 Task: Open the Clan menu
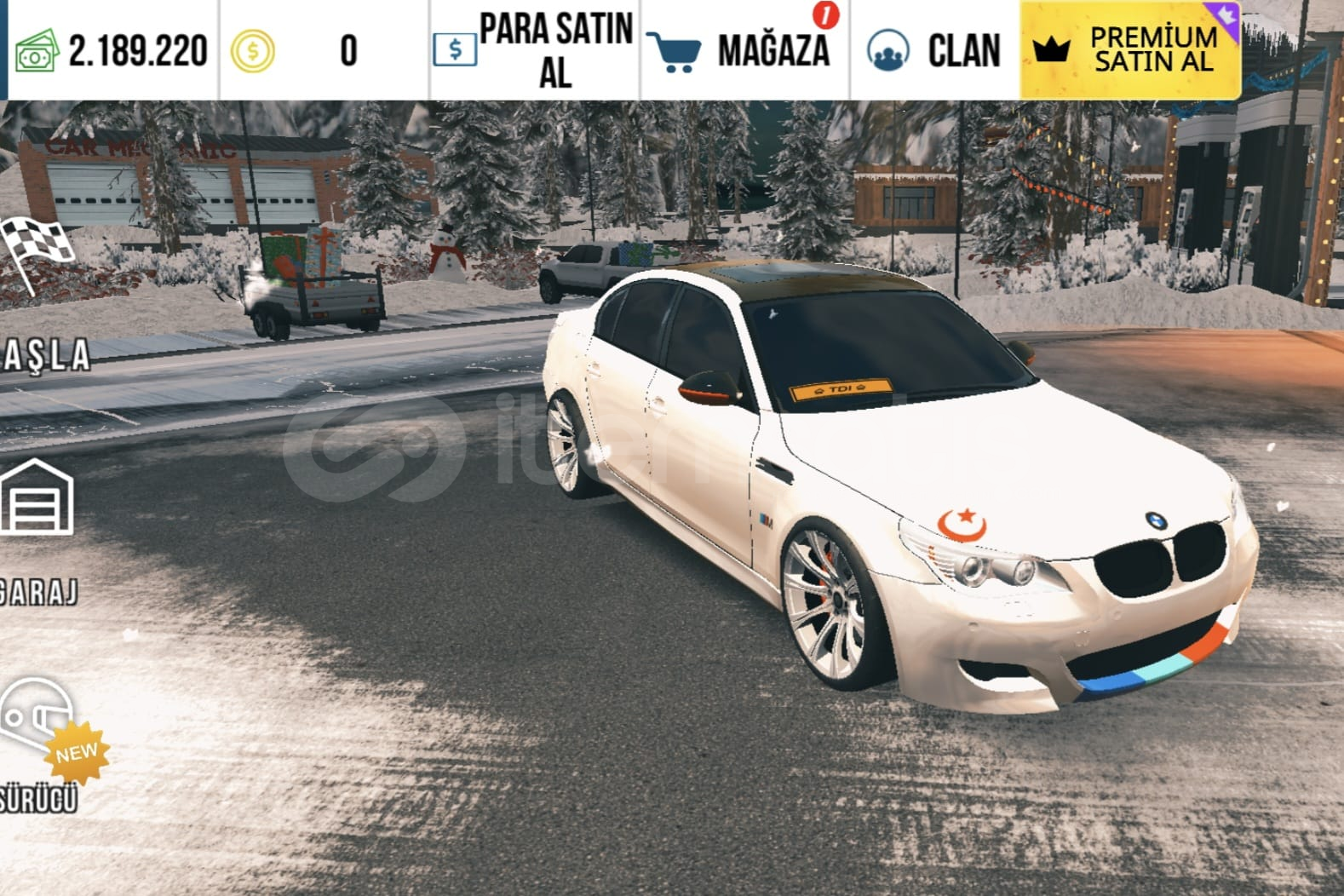[x=934, y=50]
